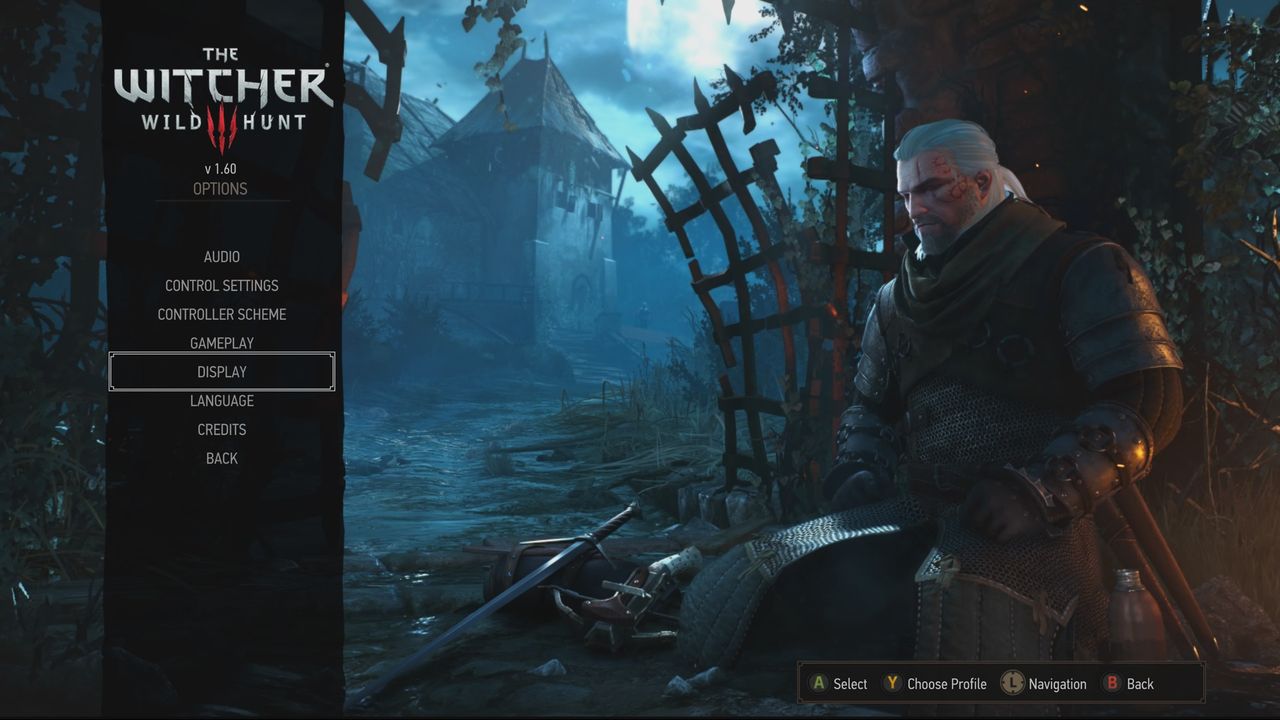
Task: Click the red B Back button icon
Action: (1113, 684)
